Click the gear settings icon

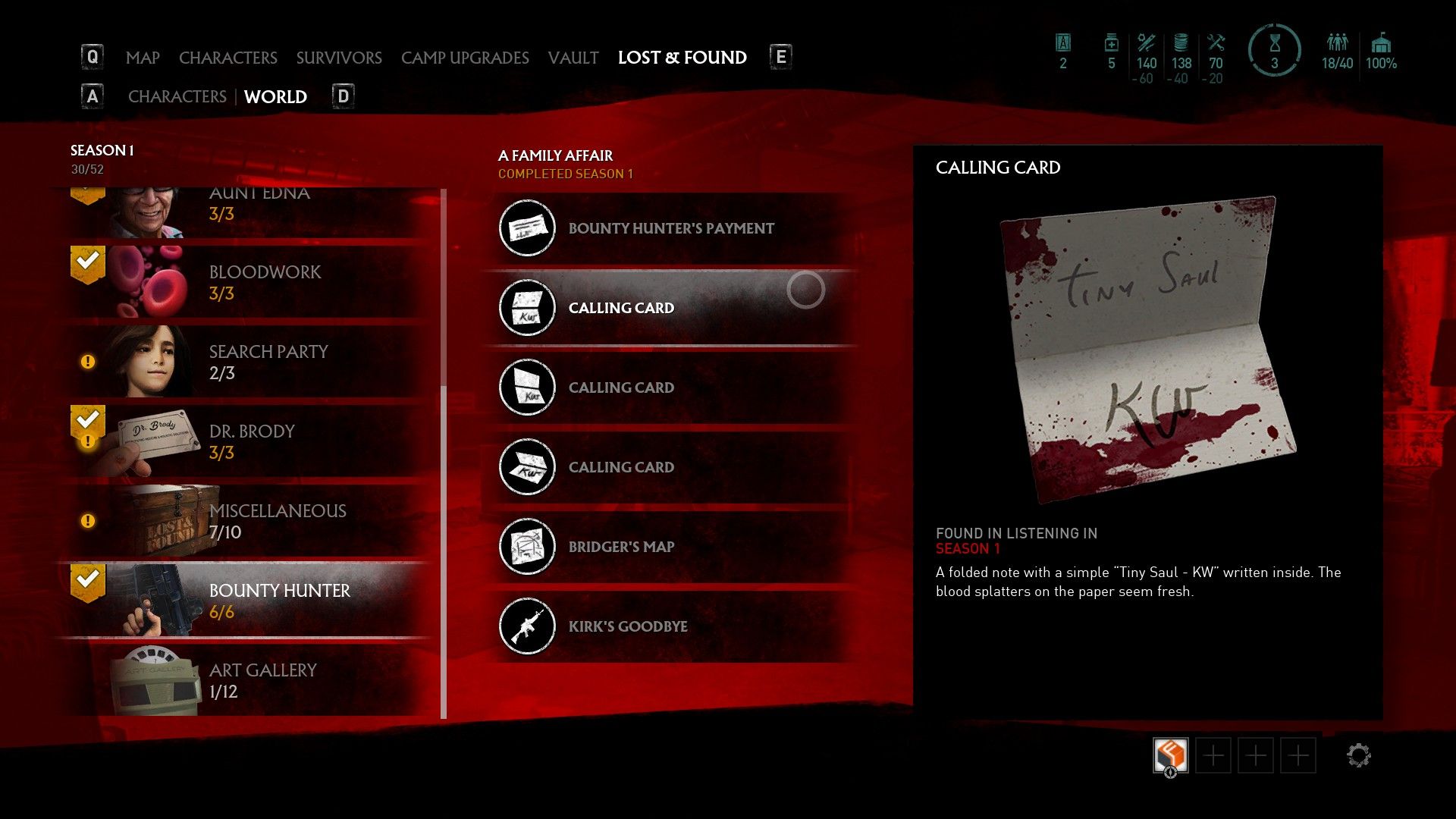click(x=1358, y=755)
